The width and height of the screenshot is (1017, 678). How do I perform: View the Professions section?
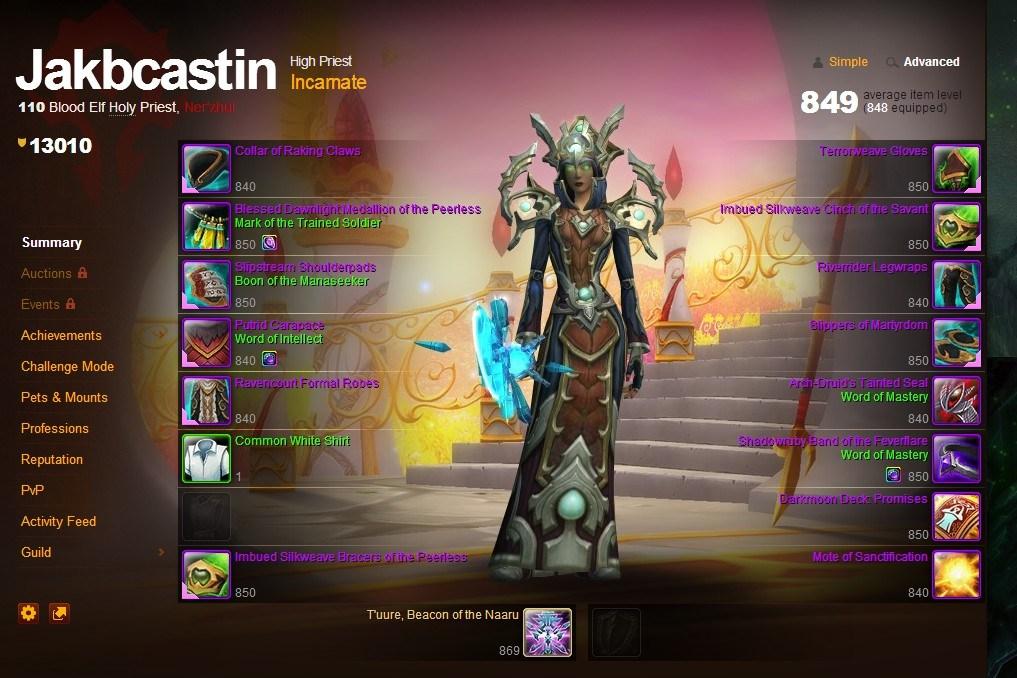point(55,428)
